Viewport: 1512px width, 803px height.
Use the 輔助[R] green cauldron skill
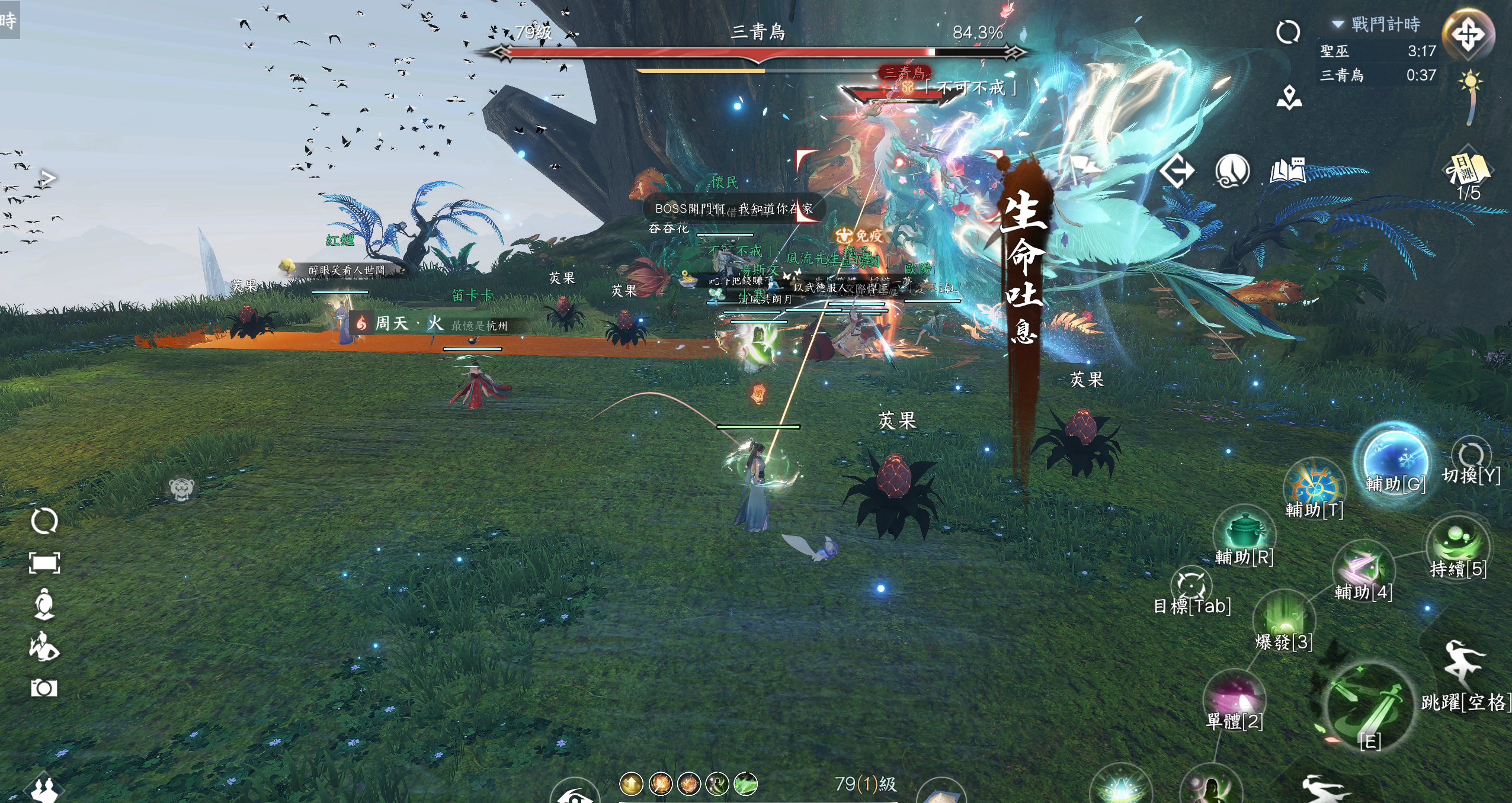coord(1243,533)
